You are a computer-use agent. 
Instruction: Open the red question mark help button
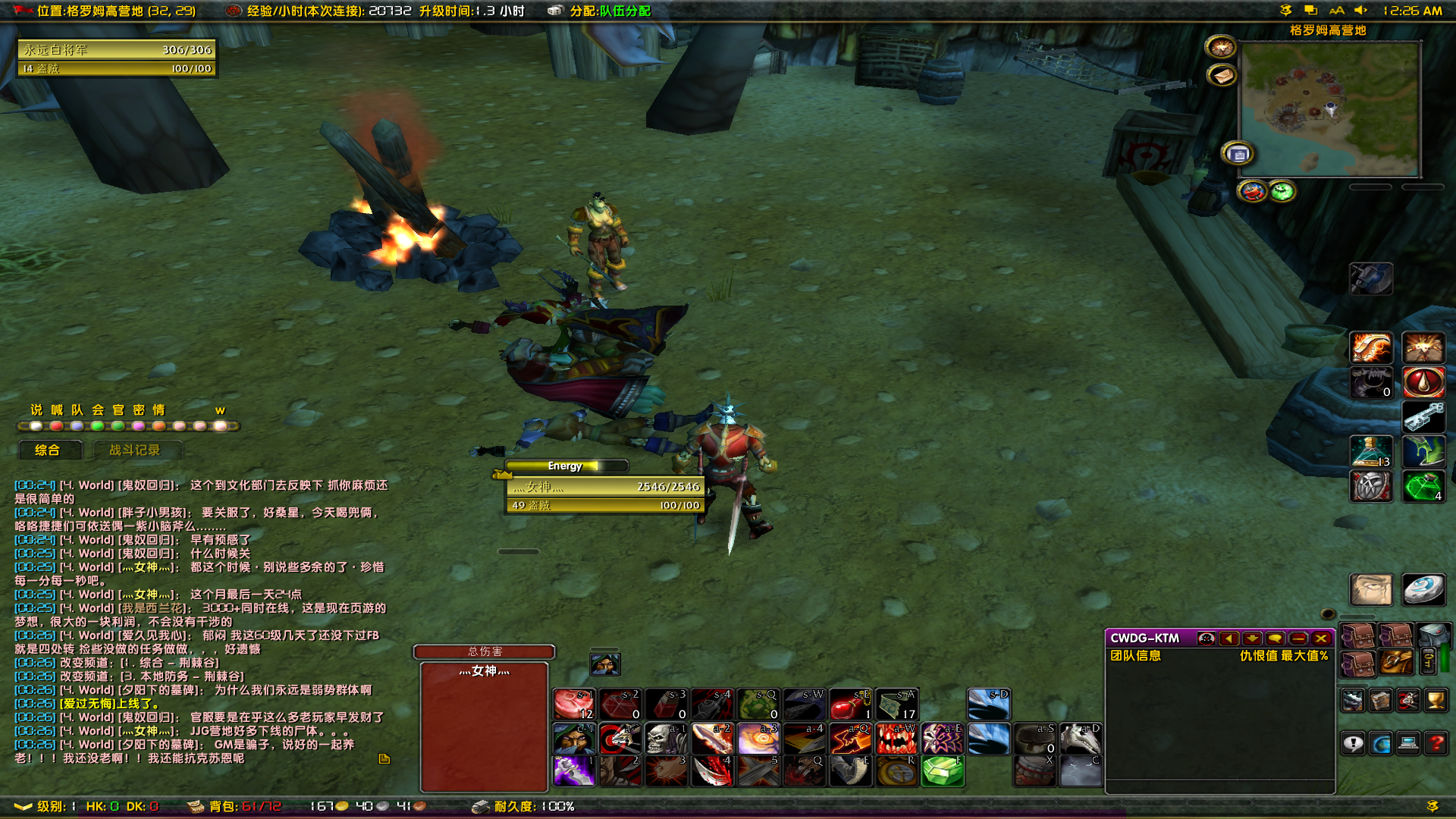[1436, 744]
